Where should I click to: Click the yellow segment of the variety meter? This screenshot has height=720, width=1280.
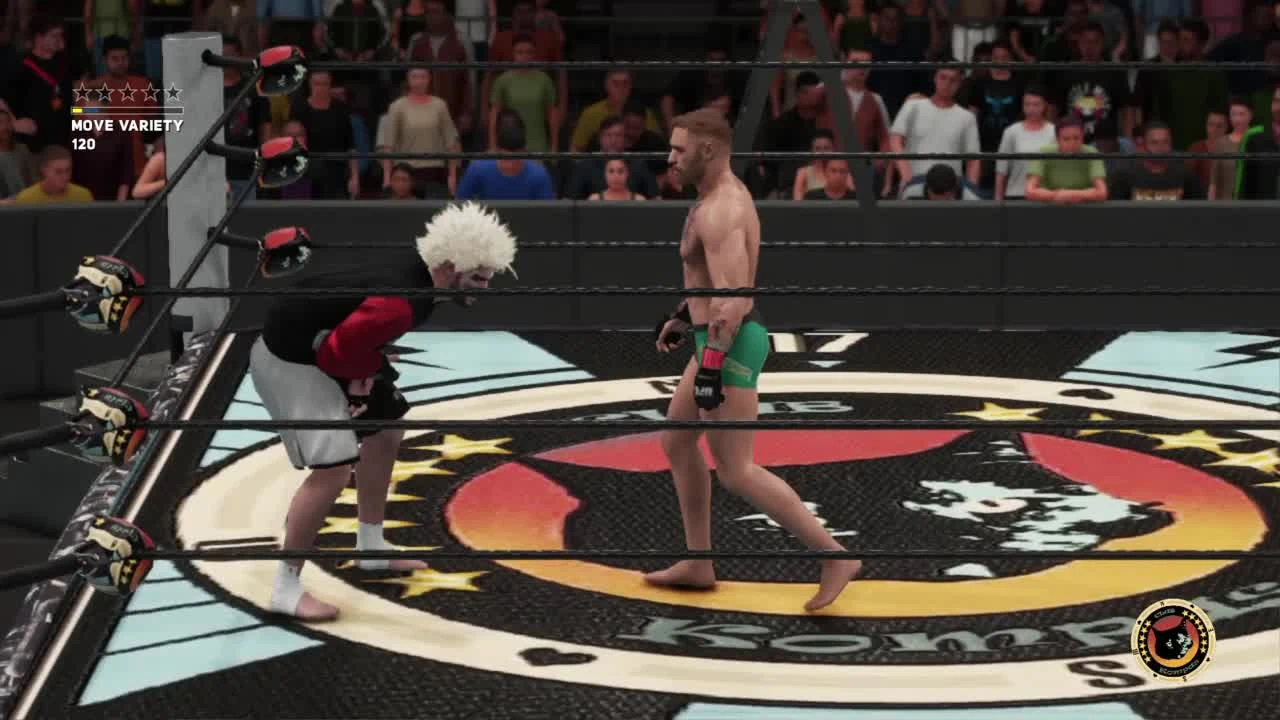click(x=77, y=110)
